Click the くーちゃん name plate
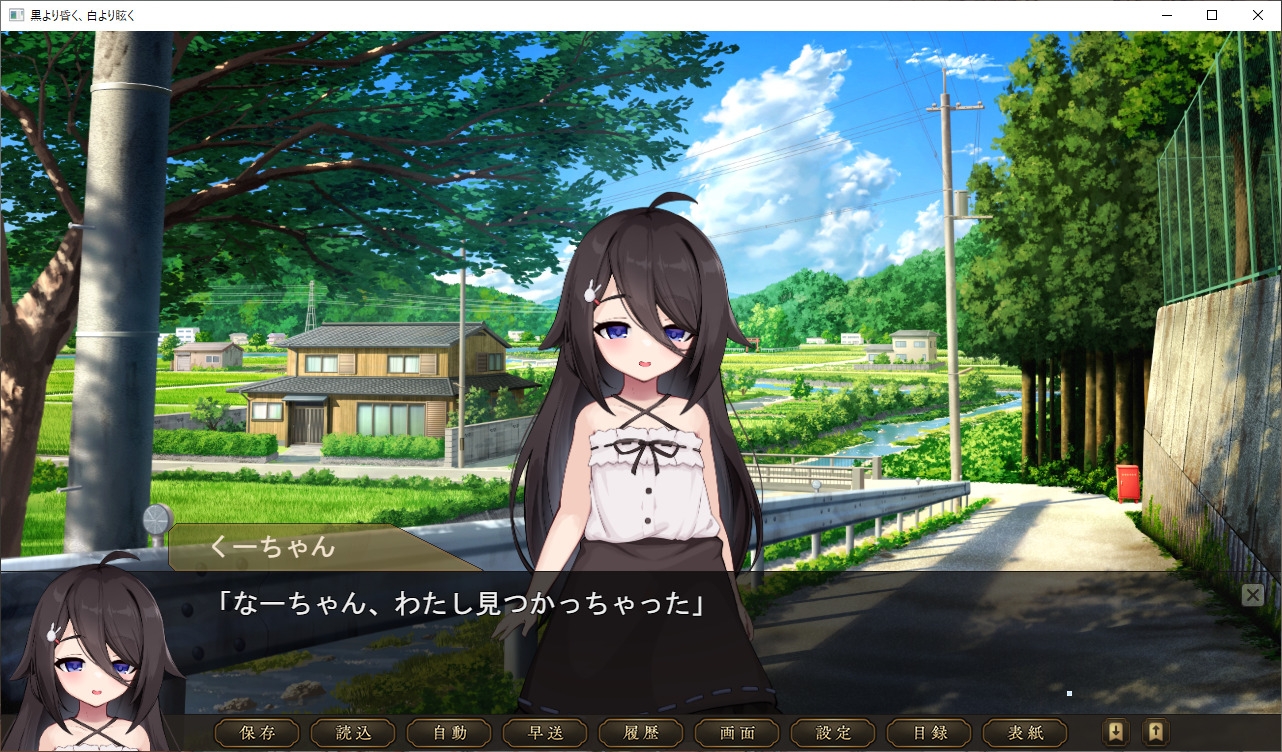The width and height of the screenshot is (1282, 752). pyautogui.click(x=271, y=548)
